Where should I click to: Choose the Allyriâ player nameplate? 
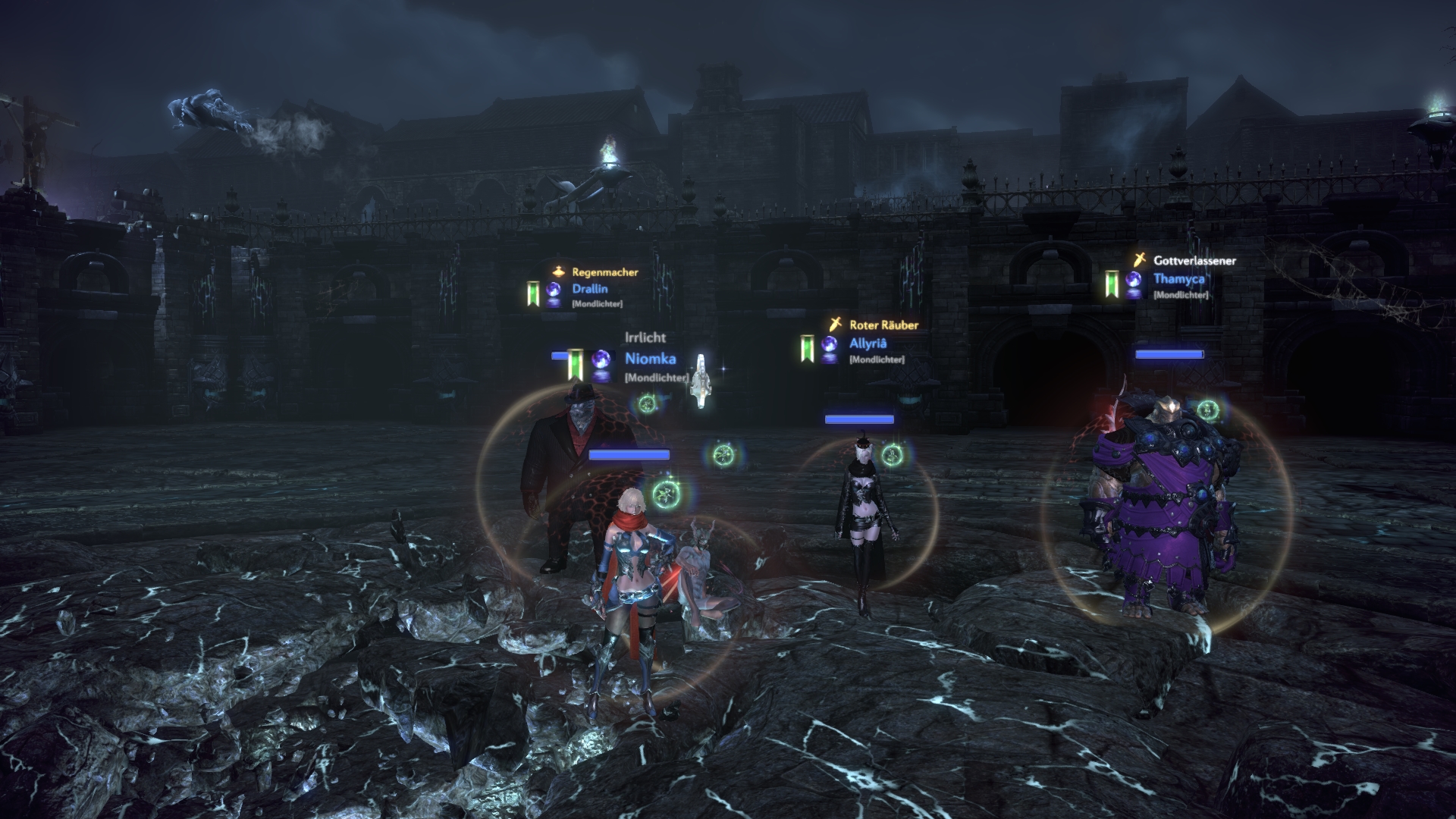(868, 344)
